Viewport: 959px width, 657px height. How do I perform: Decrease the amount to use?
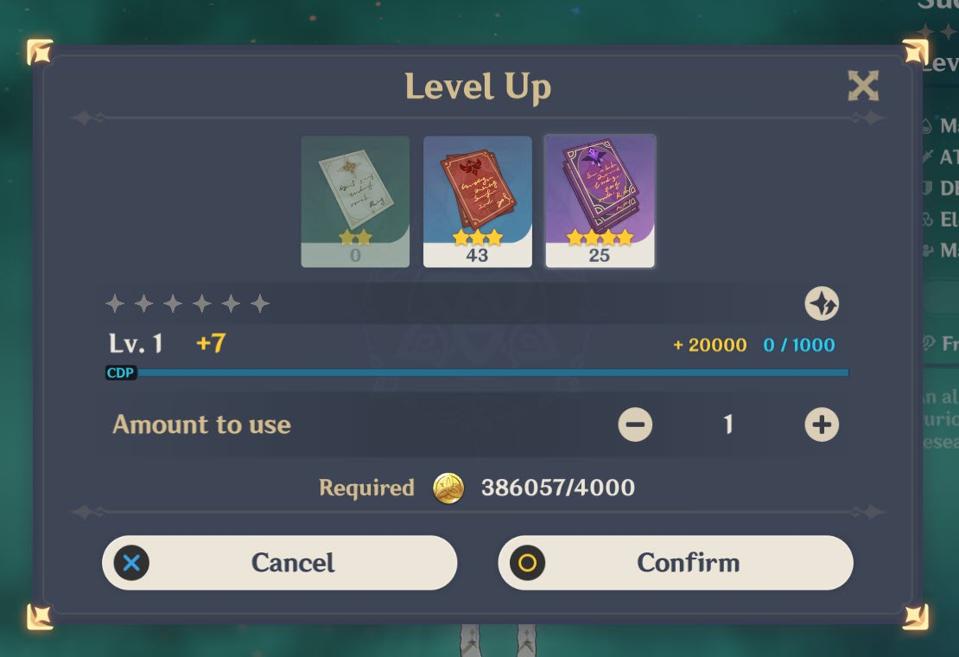pos(635,425)
